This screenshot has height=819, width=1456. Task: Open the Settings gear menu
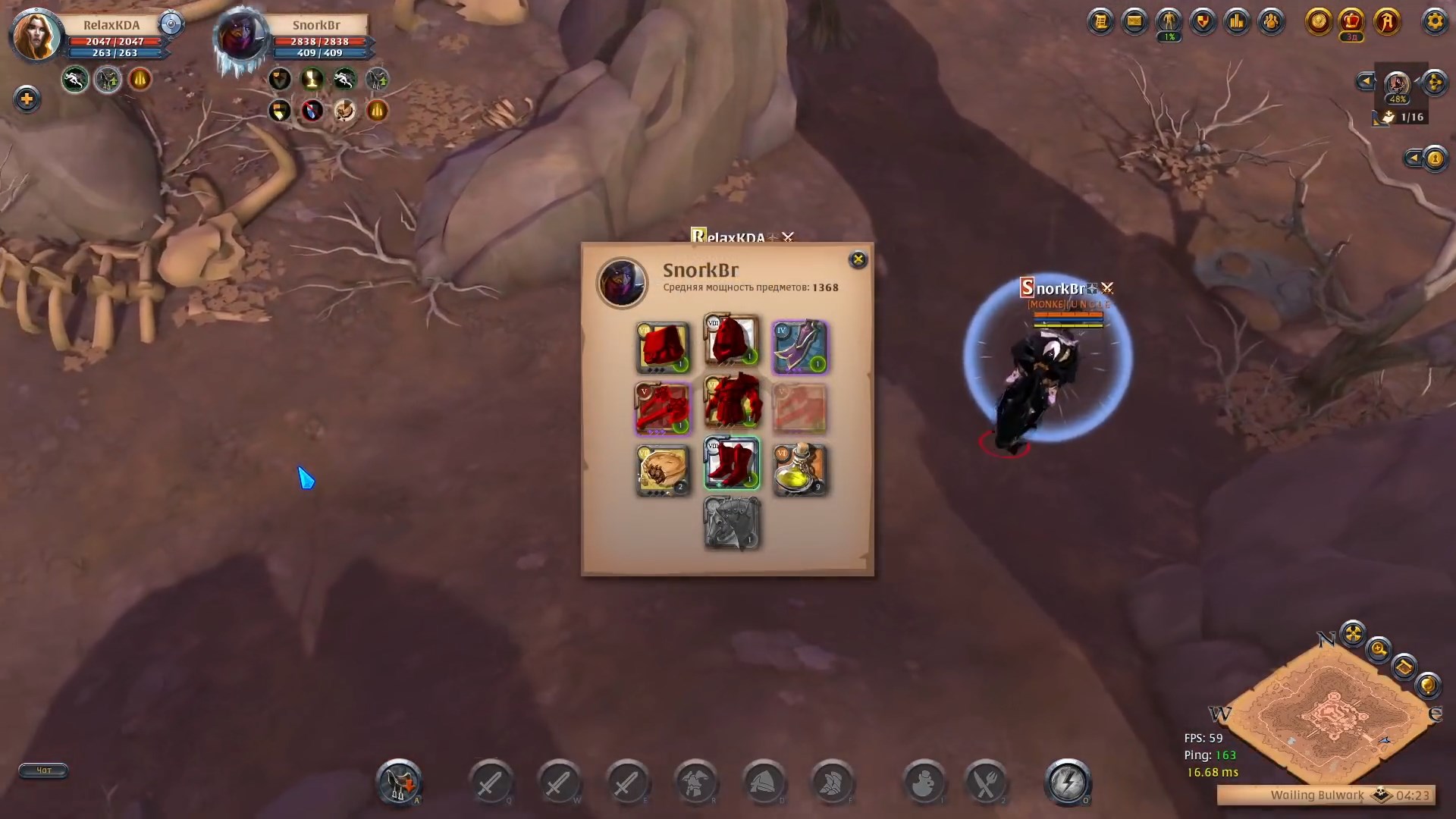(1436, 21)
